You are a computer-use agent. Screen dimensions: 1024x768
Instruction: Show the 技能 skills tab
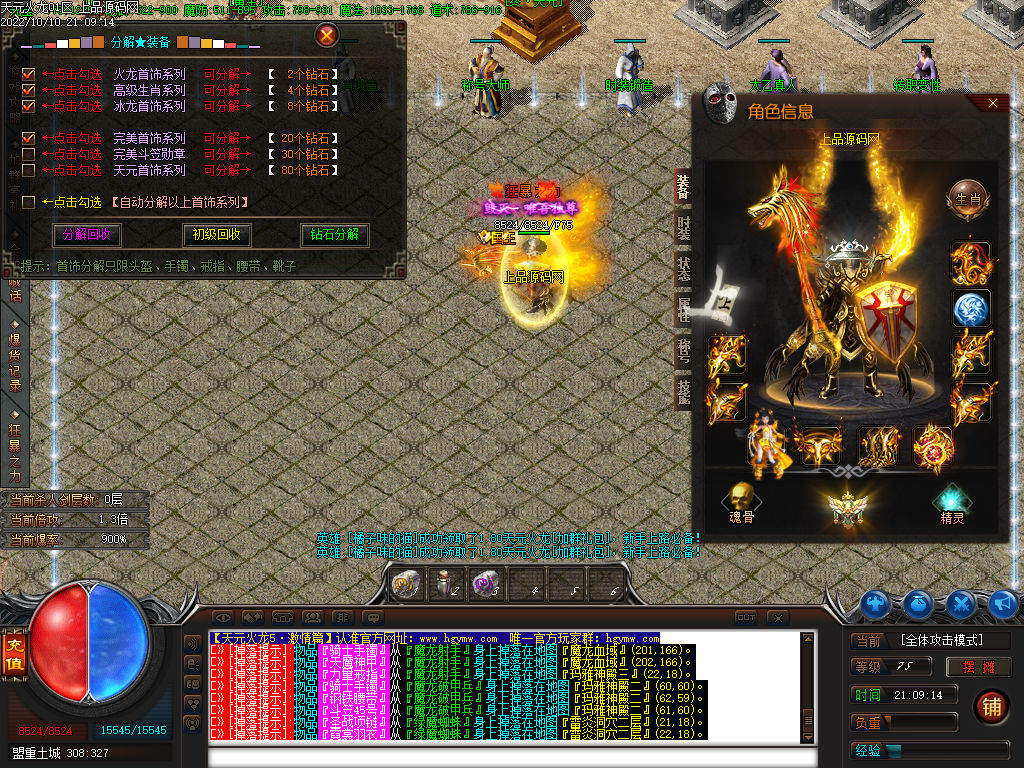click(683, 391)
